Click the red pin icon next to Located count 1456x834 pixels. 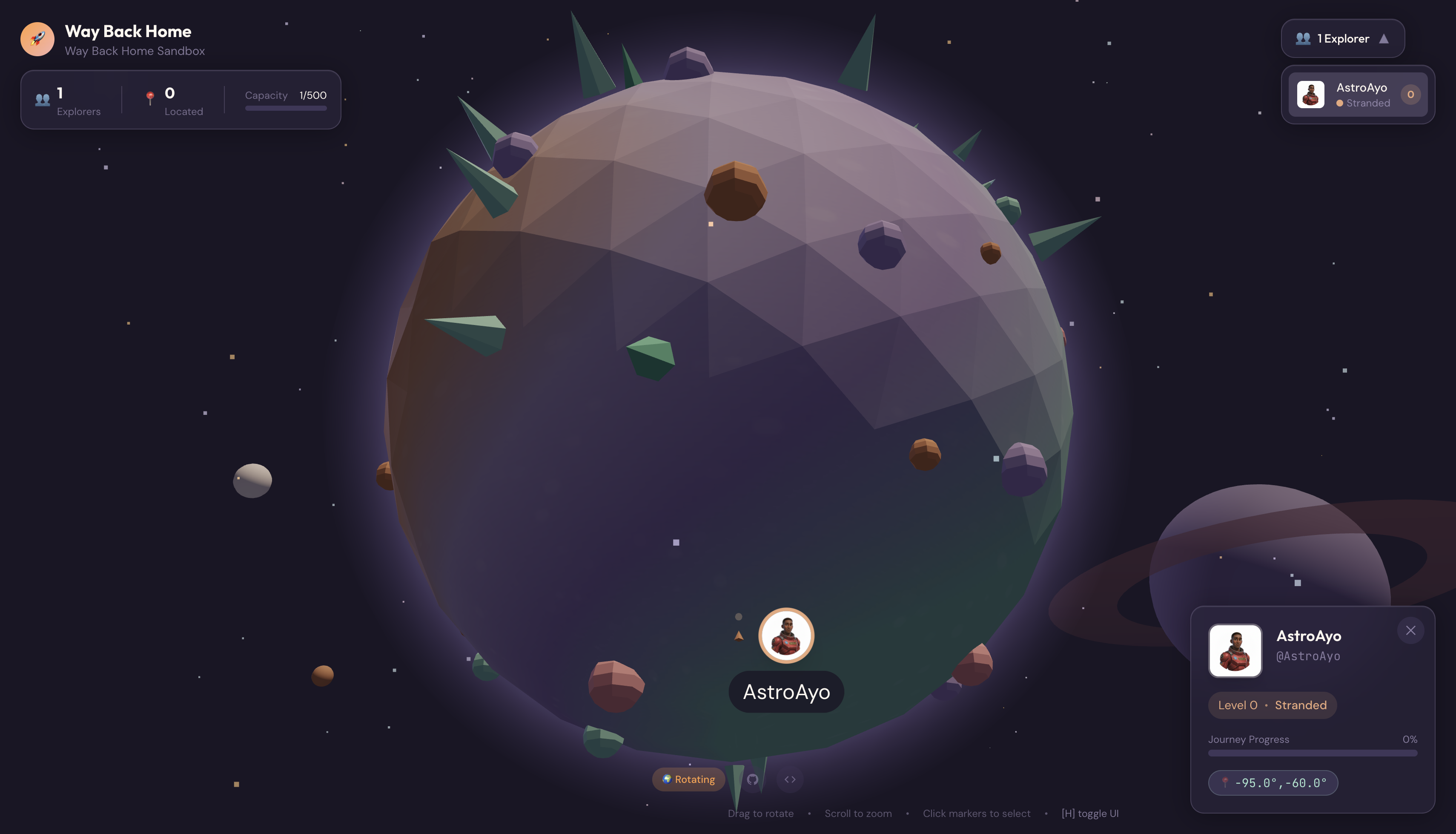pyautogui.click(x=151, y=98)
